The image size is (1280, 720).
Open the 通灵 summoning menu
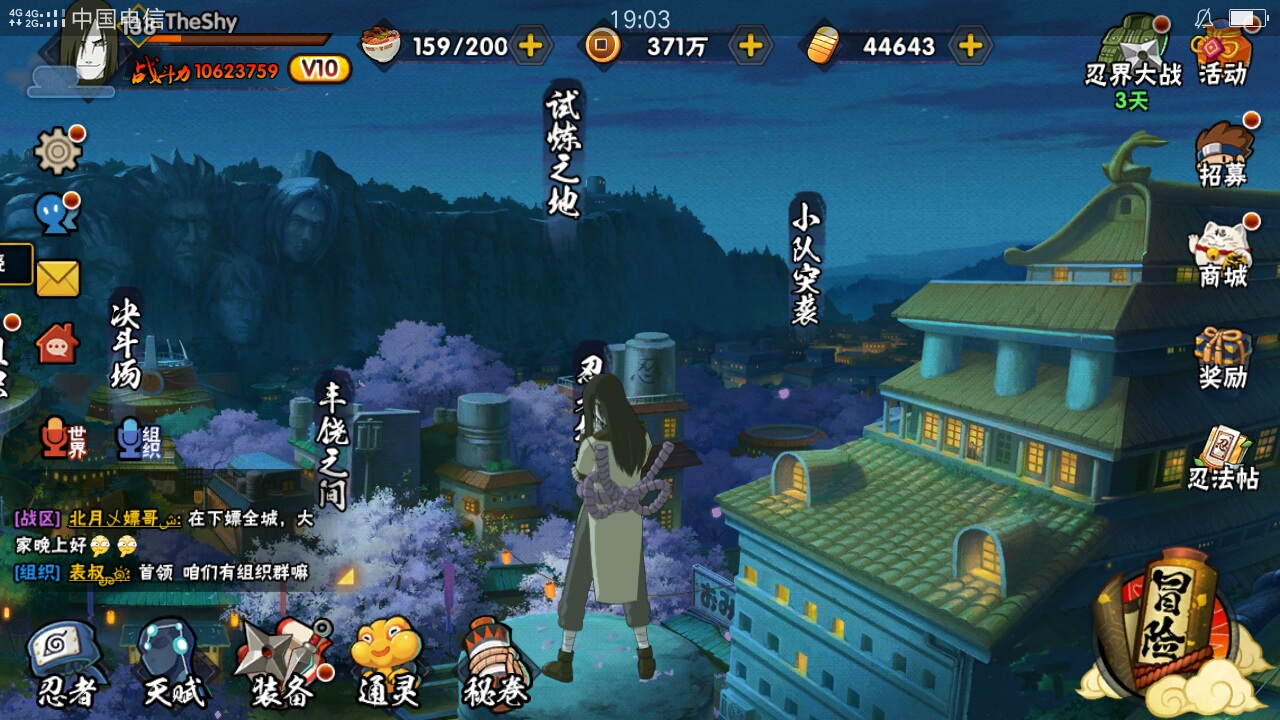point(388,664)
